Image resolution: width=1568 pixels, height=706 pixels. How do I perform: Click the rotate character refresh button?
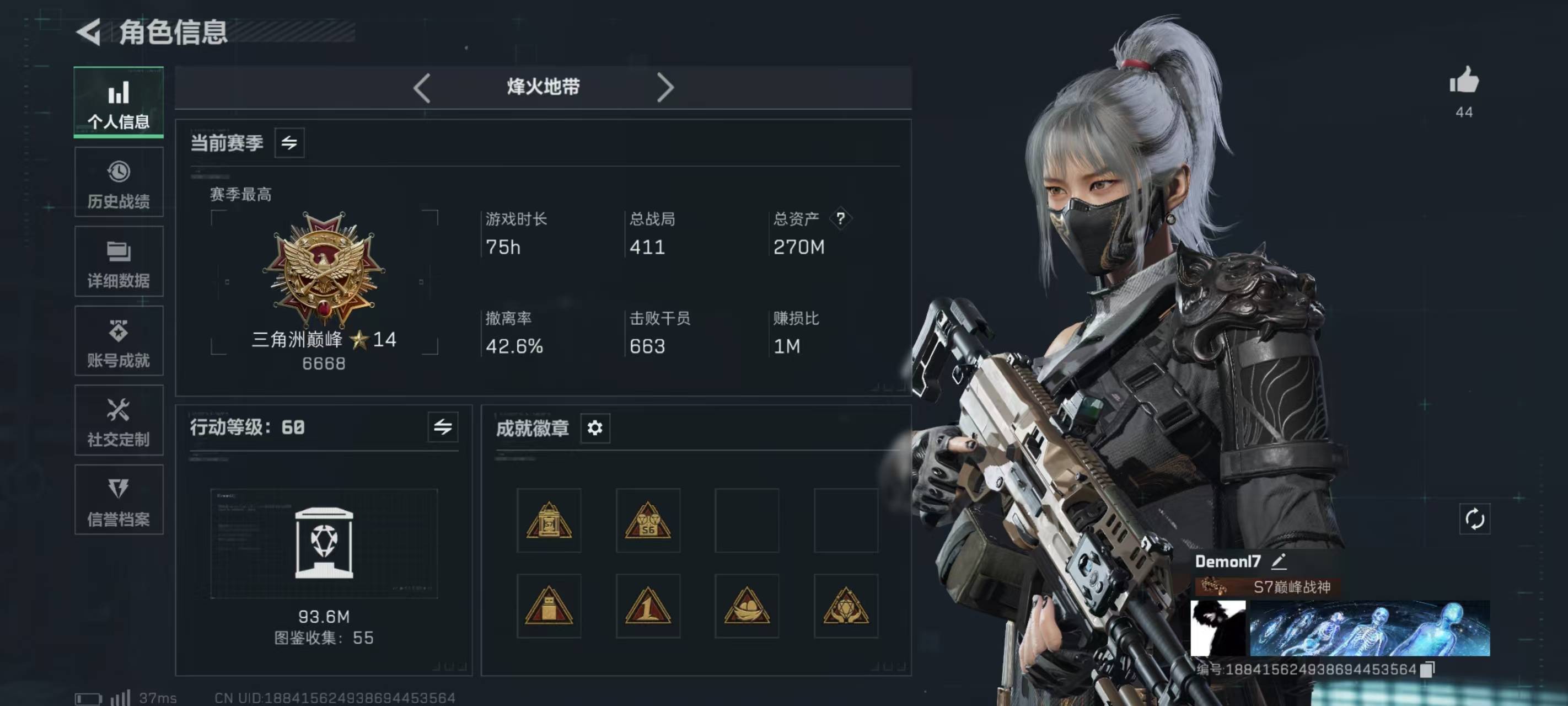click(1474, 520)
